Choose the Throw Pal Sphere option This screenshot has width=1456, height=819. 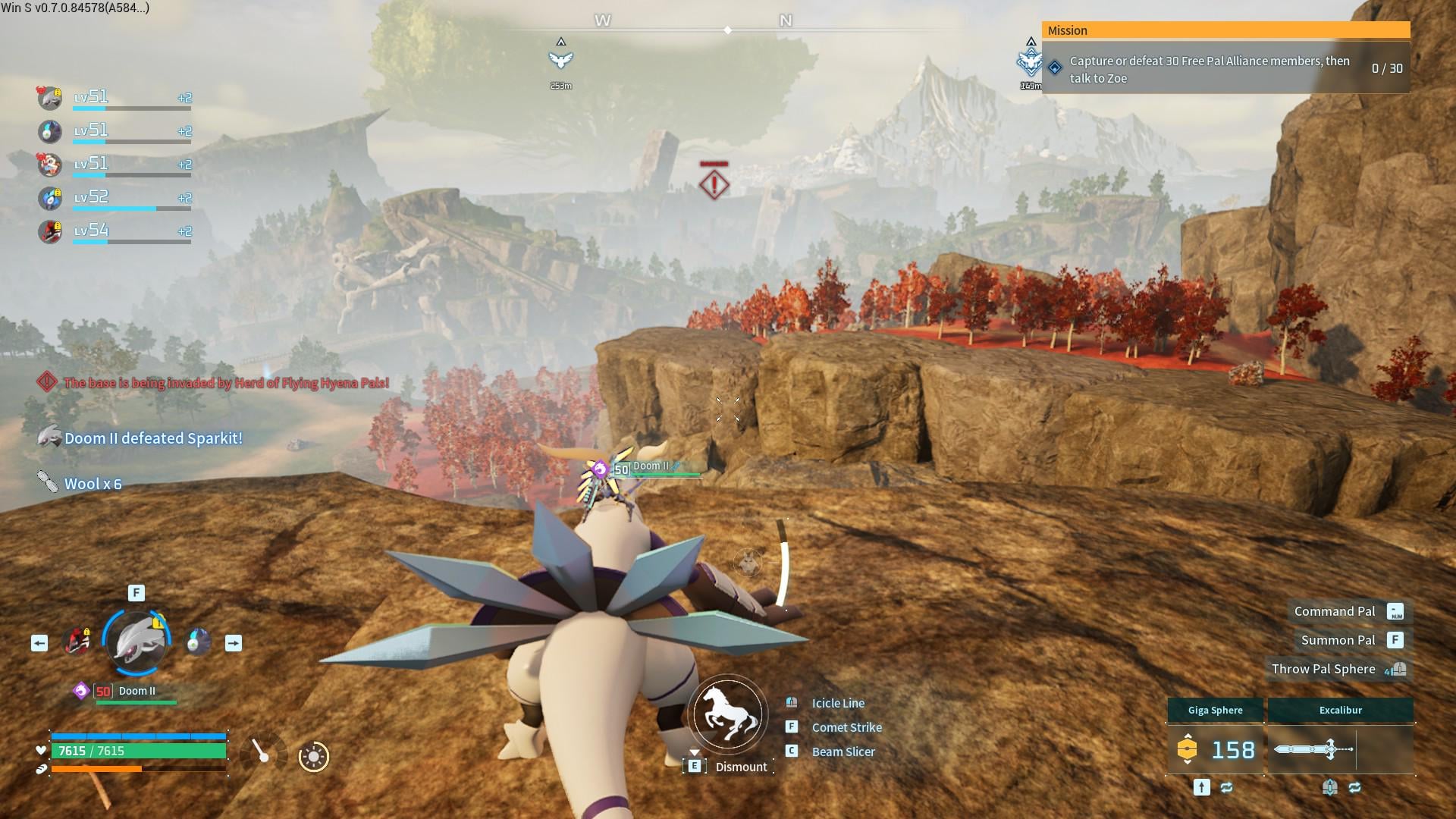pyautogui.click(x=1323, y=670)
